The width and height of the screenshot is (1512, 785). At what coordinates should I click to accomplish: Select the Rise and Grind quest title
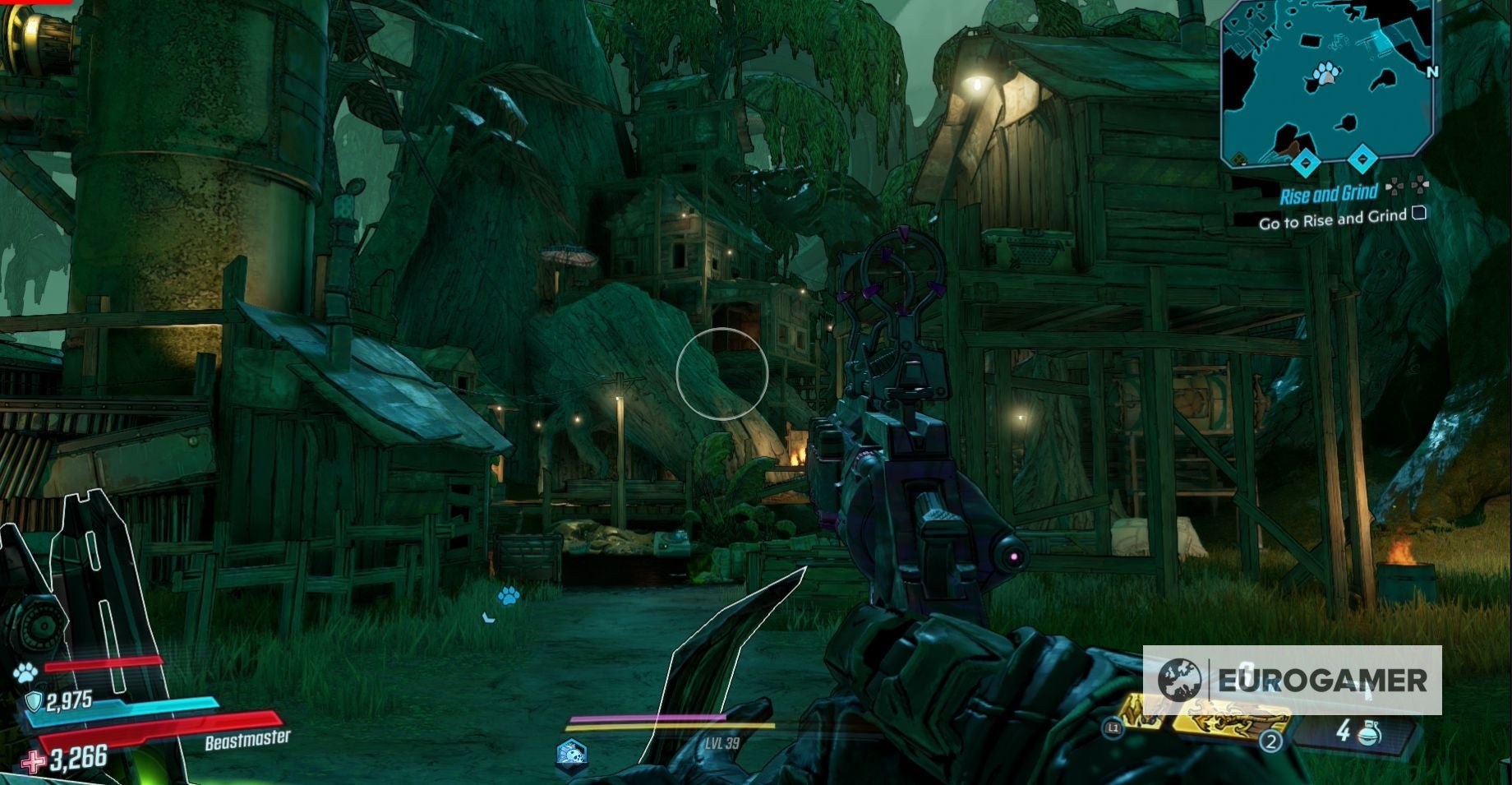point(1329,194)
